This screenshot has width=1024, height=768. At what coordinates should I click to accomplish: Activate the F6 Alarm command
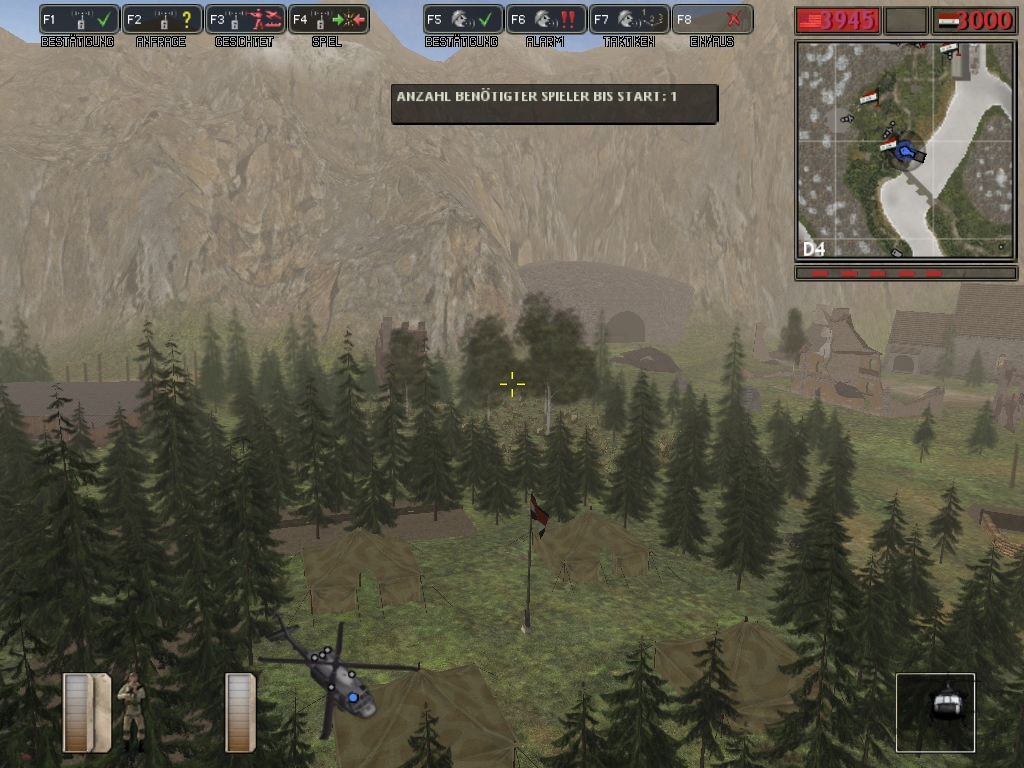pos(546,19)
